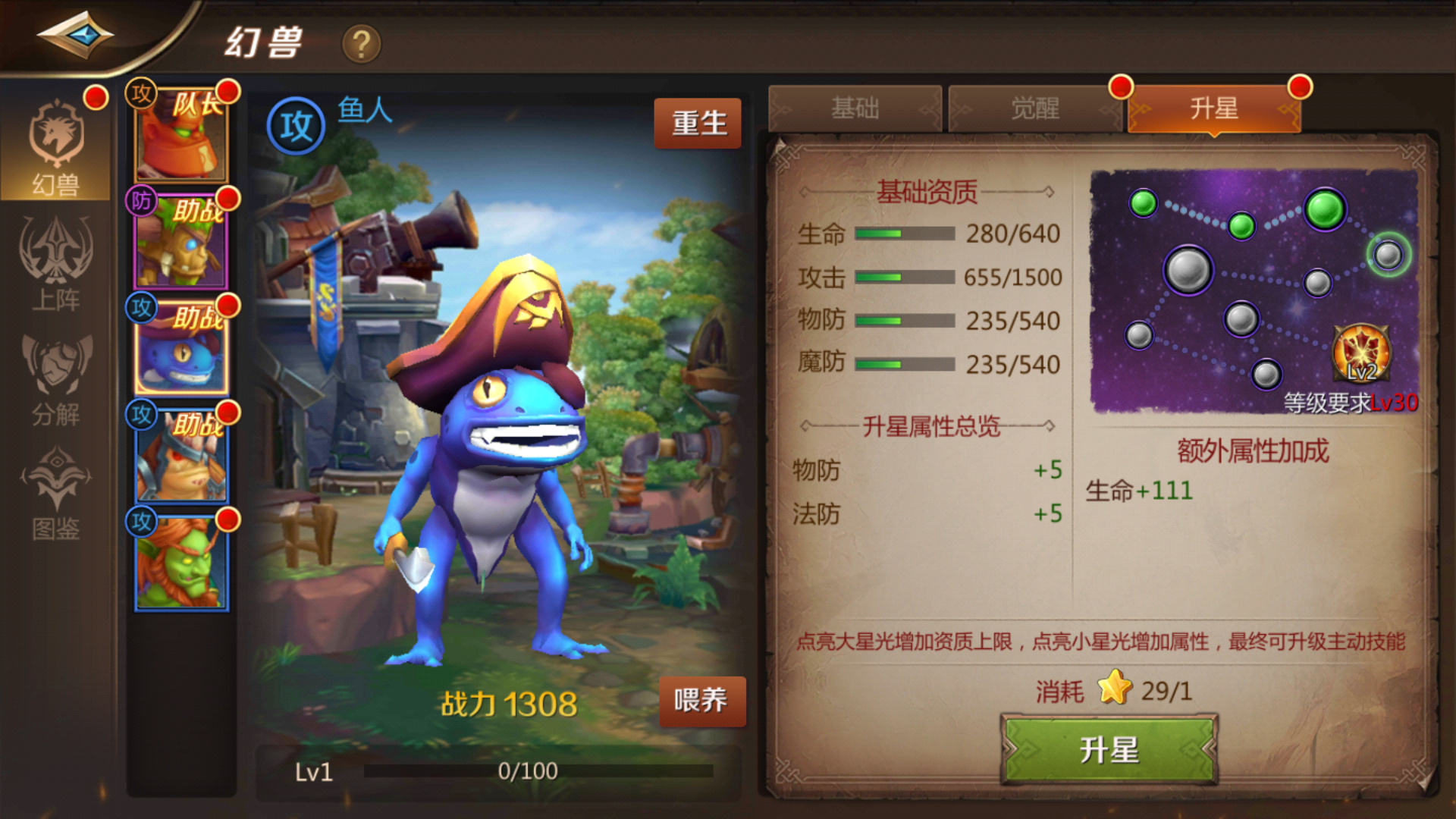This screenshot has width=1456, height=819.
Task: Select the 防 purple-framed 助战 beast
Action: pyautogui.click(x=182, y=243)
